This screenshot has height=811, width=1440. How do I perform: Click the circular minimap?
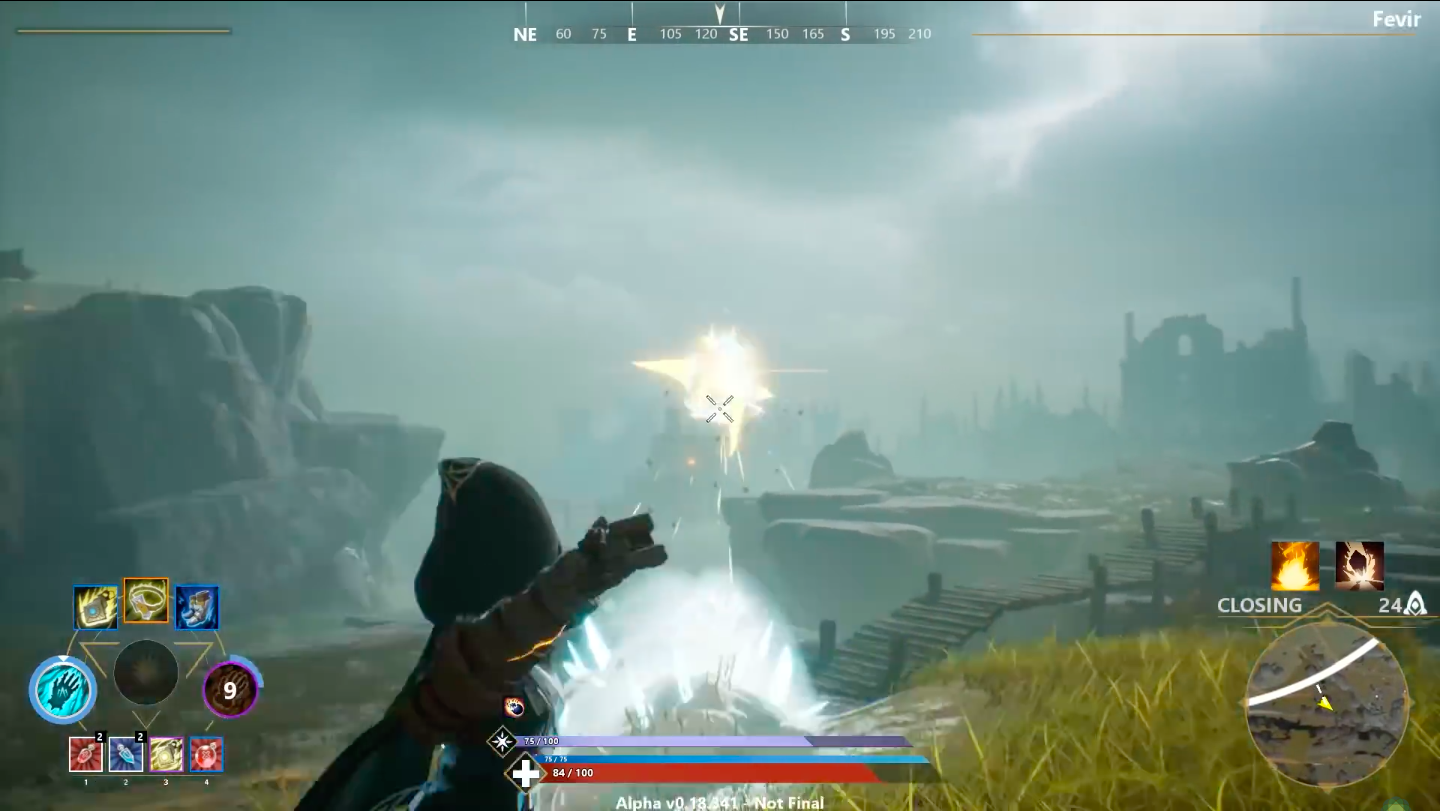[x=1327, y=704]
